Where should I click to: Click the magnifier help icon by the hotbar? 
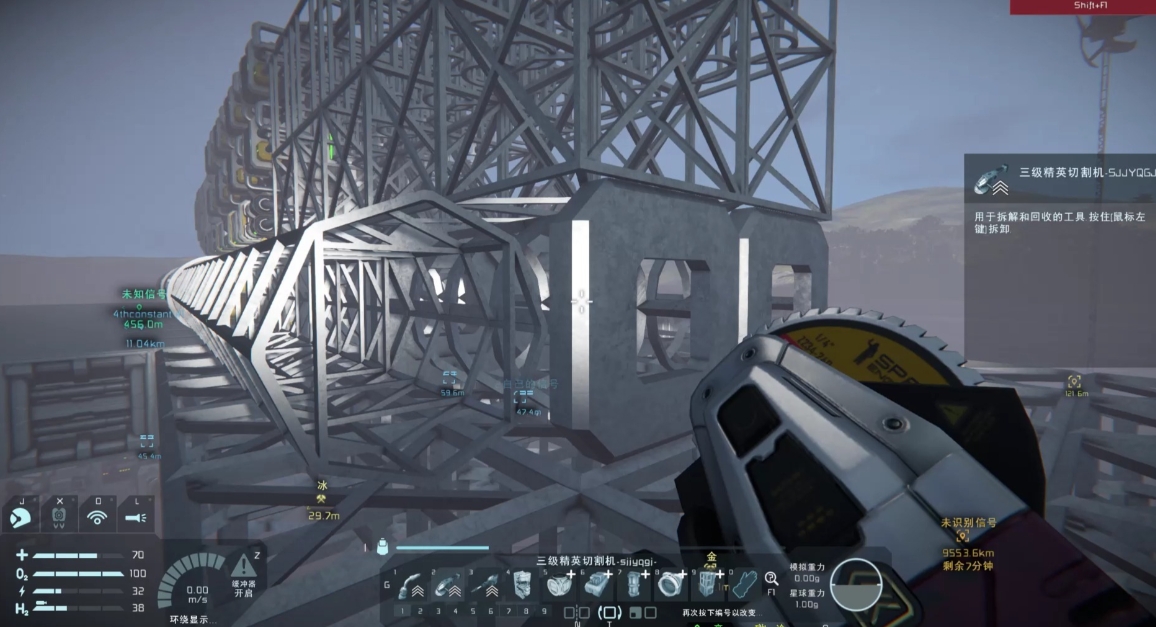click(x=772, y=578)
